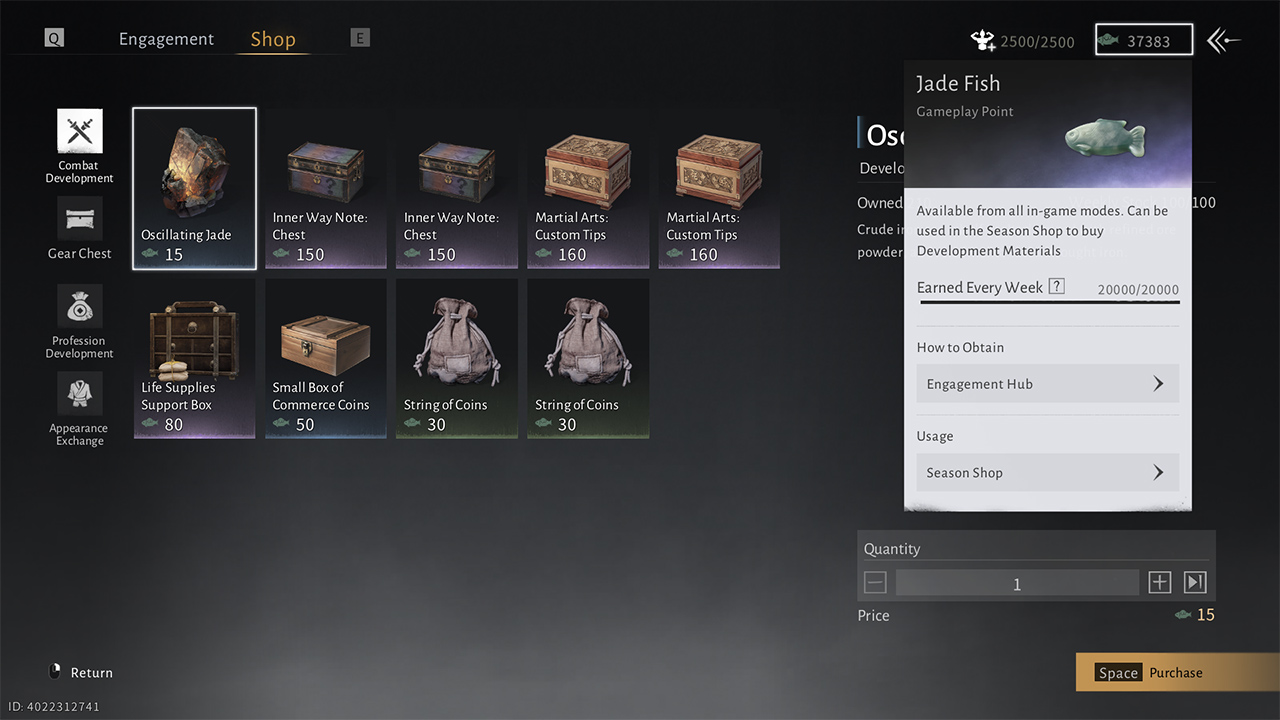The width and height of the screenshot is (1280, 720).
Task: Switch to Appearance Exchange category
Action: pyautogui.click(x=79, y=409)
